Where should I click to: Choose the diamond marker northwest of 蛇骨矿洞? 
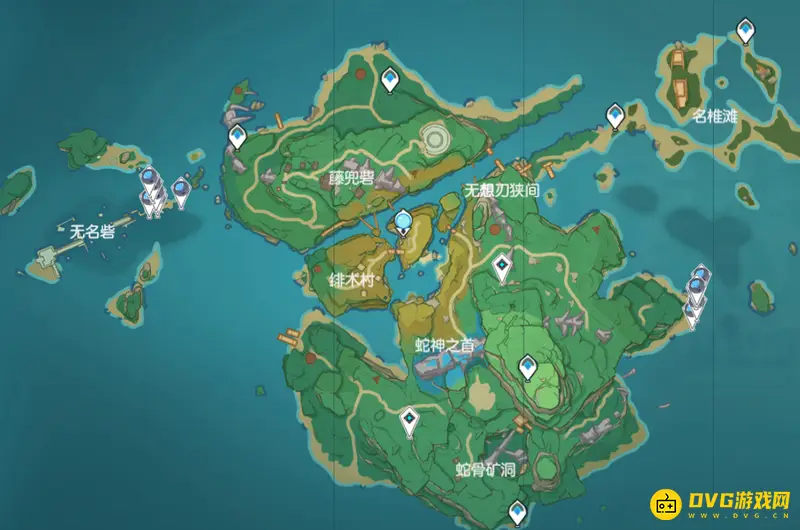click(x=410, y=420)
